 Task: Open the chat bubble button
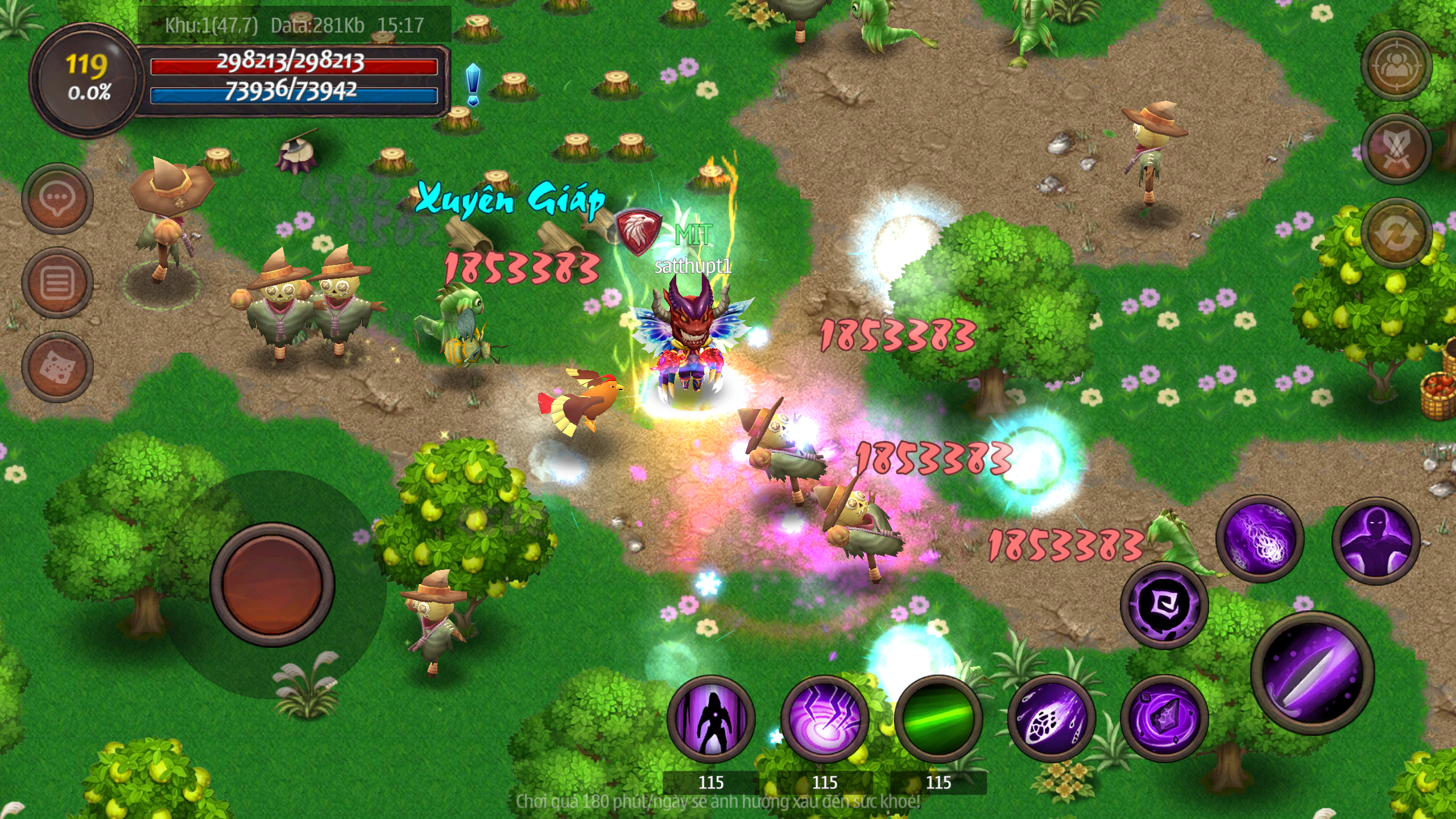click(x=57, y=198)
